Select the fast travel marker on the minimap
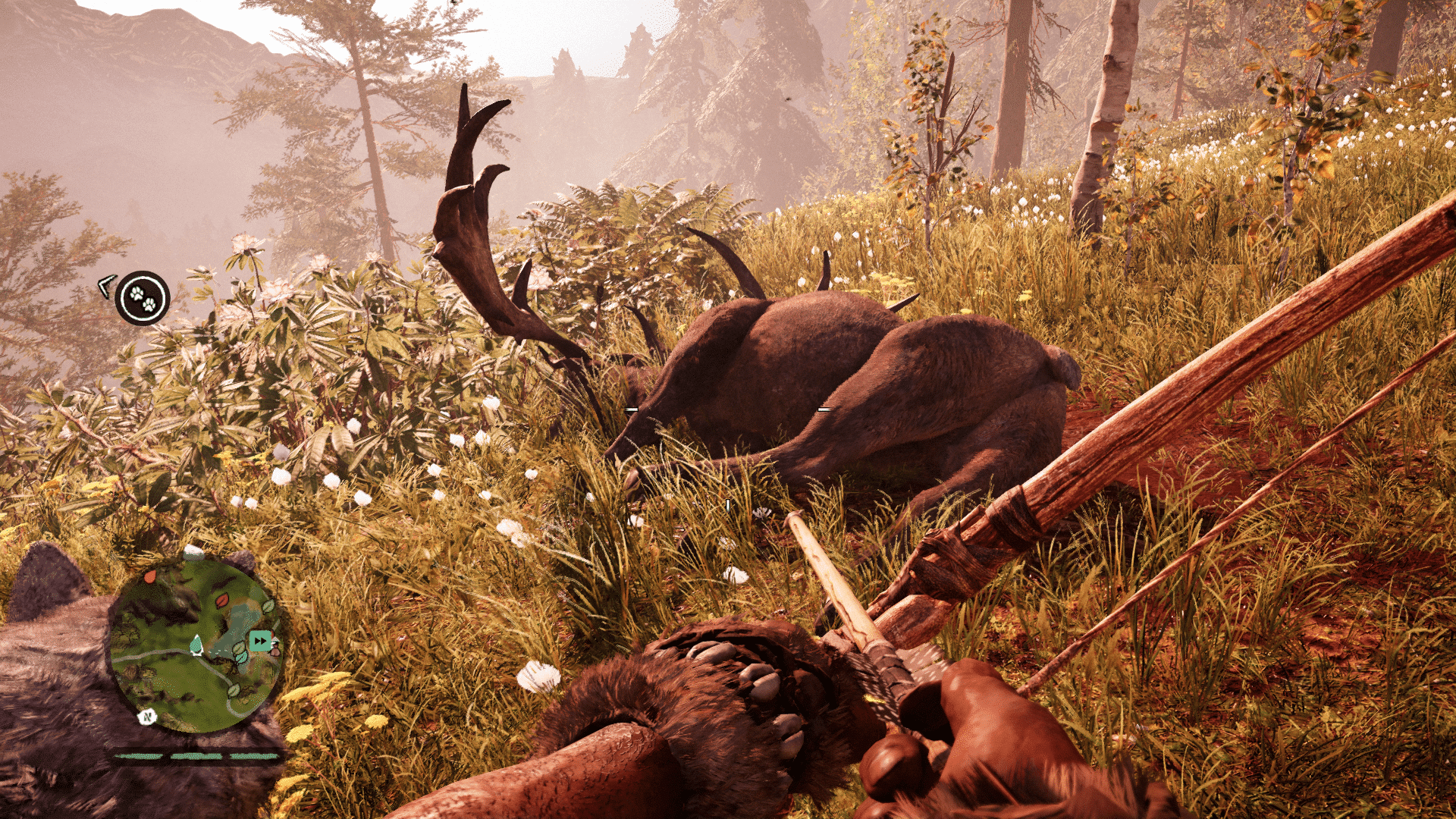 coord(260,641)
